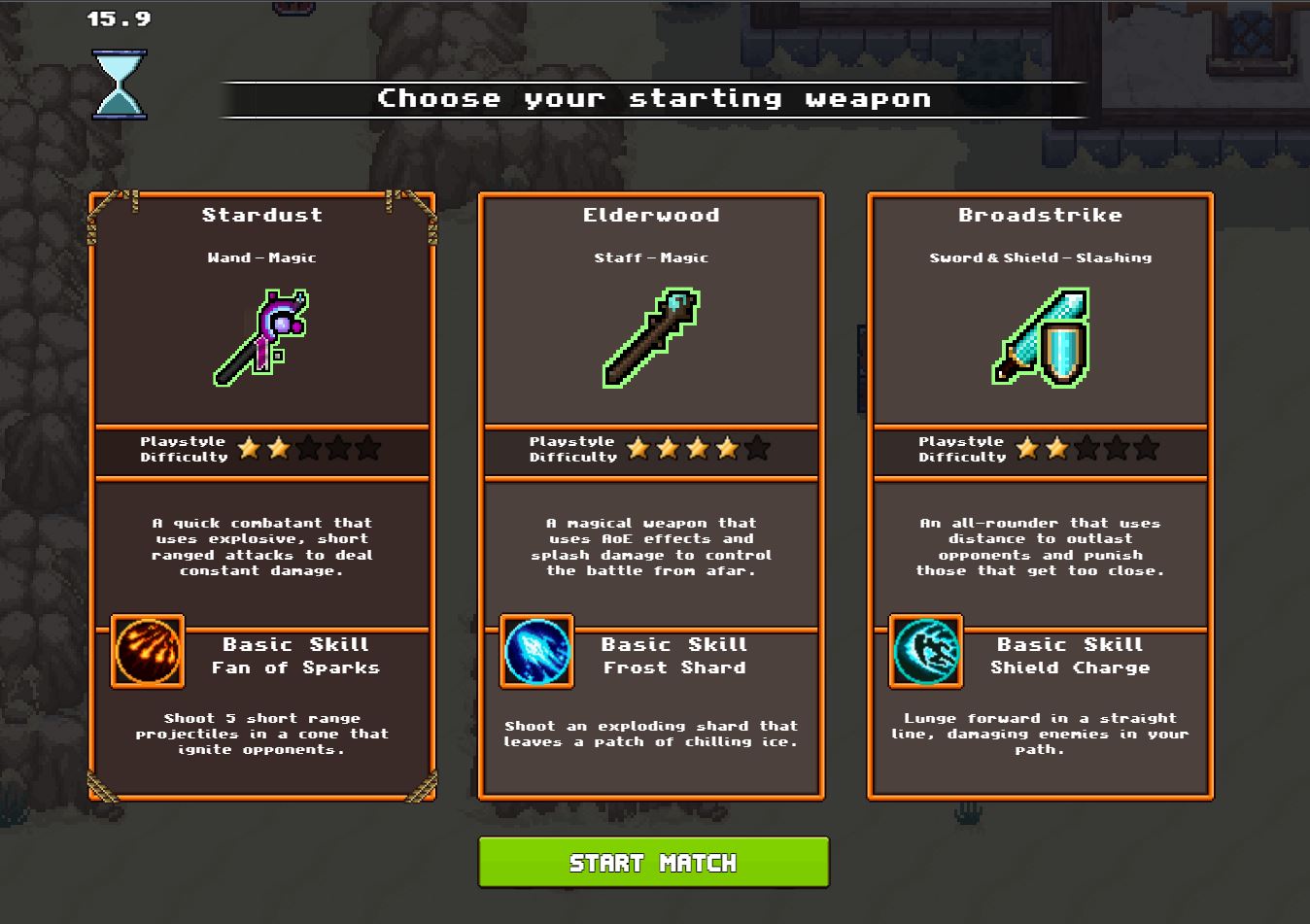Image resolution: width=1310 pixels, height=924 pixels.
Task: Click the teal dragon orb on Broadstrike card
Action: point(925,654)
